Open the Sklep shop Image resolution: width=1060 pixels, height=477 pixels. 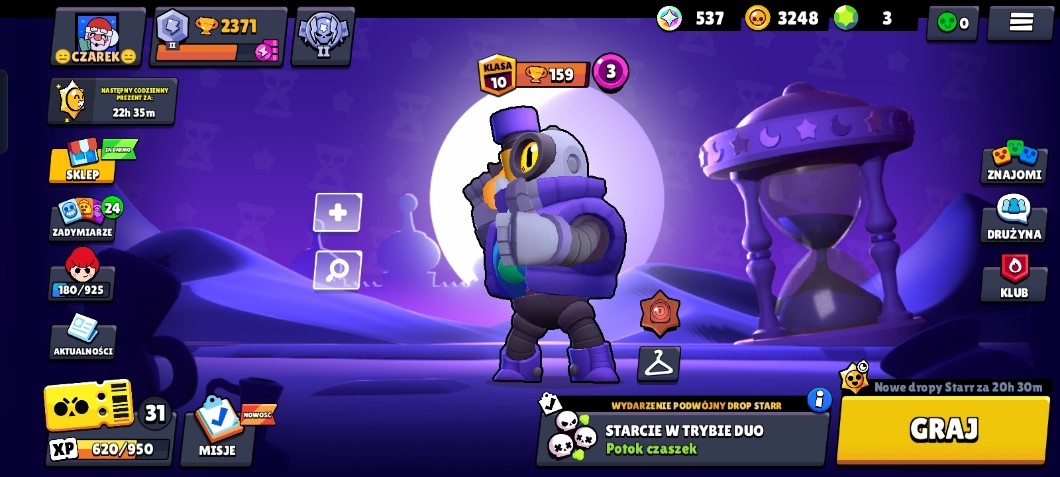(83, 162)
